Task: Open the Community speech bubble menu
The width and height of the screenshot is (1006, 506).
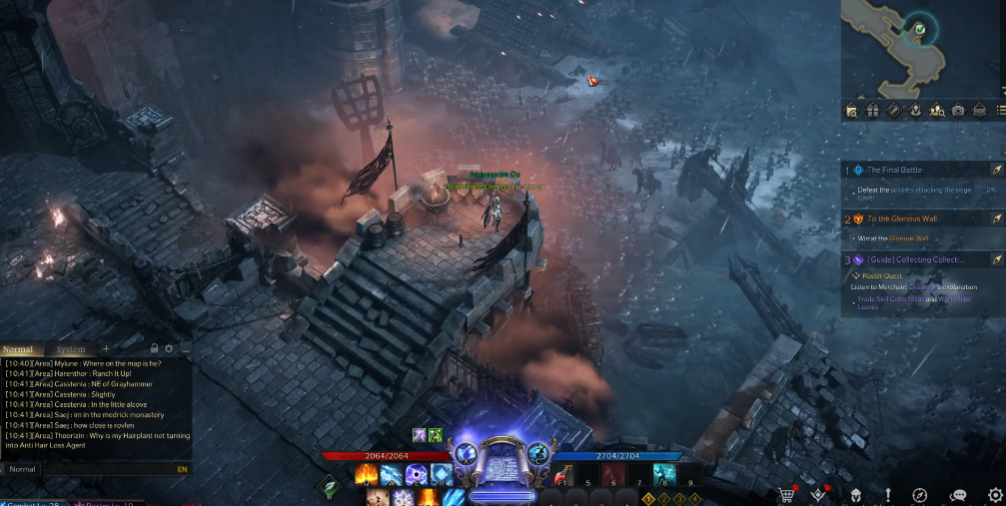Action: click(x=957, y=494)
